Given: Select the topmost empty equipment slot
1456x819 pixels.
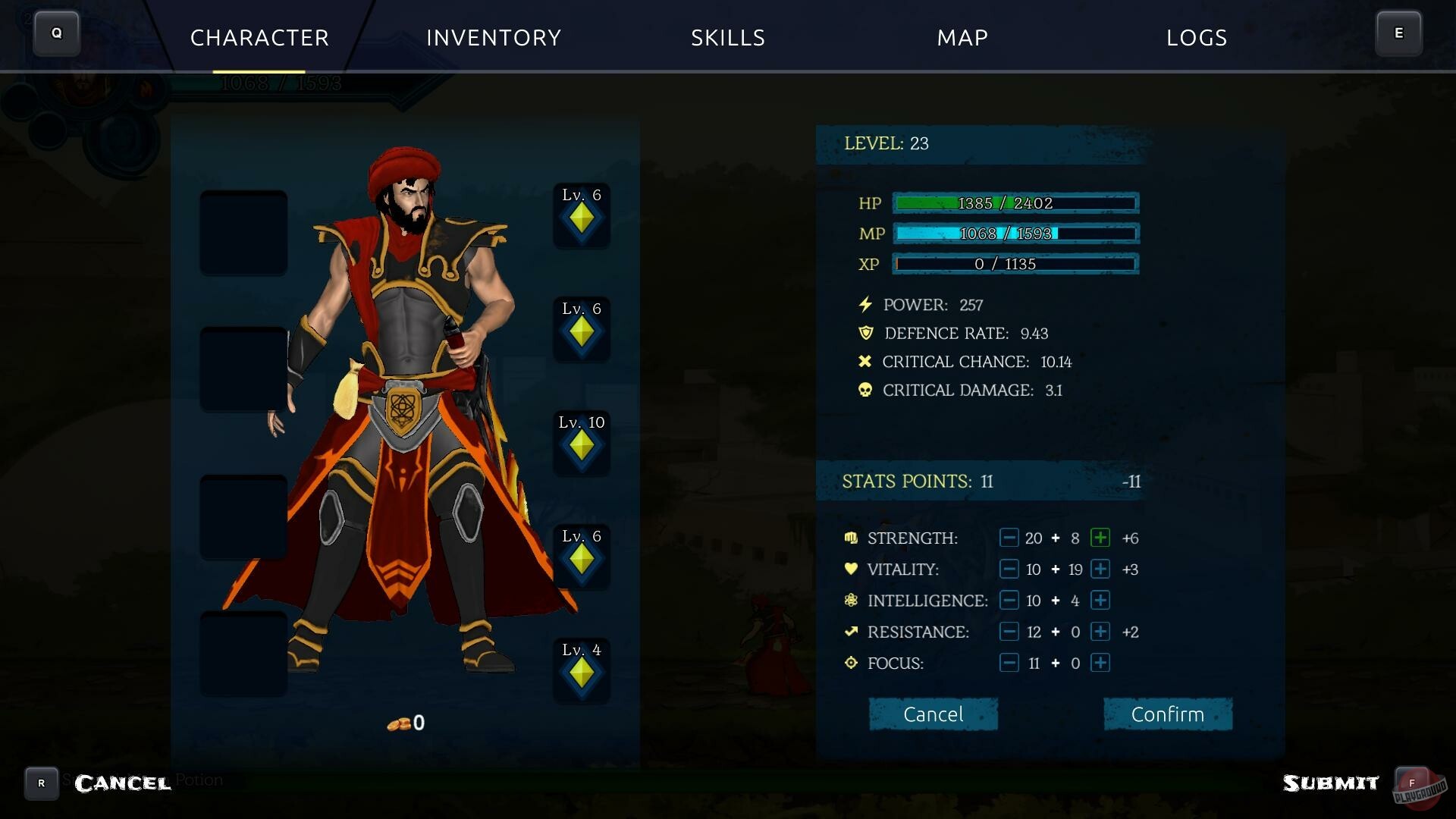Looking at the screenshot, I should (x=243, y=231).
